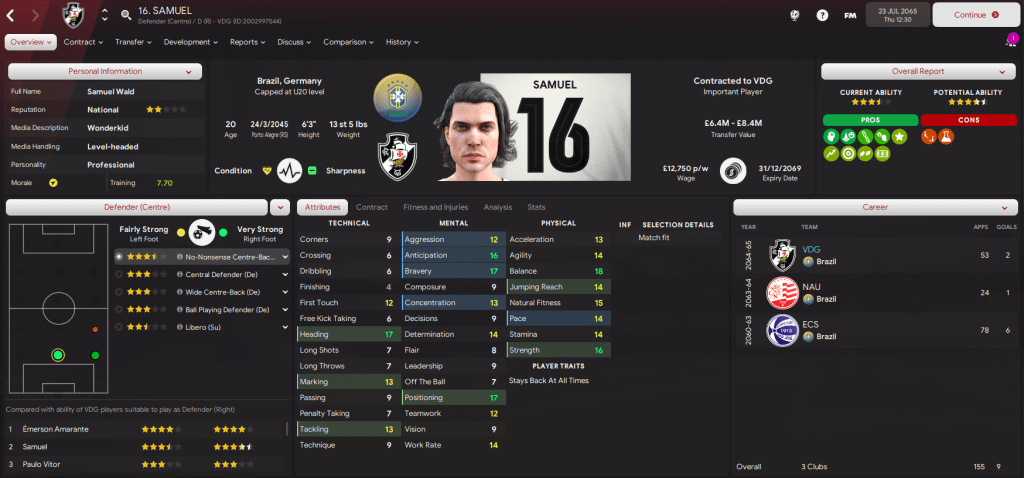
Task: Go back to the previous screen
Action: coord(10,15)
